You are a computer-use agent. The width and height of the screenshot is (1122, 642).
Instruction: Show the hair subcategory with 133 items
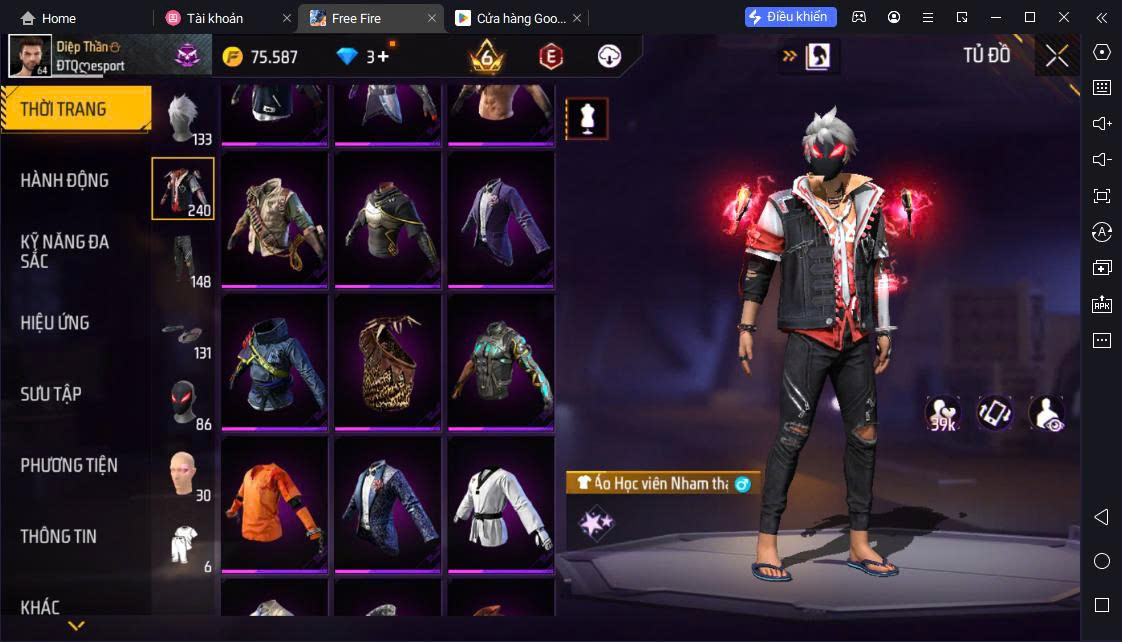183,118
